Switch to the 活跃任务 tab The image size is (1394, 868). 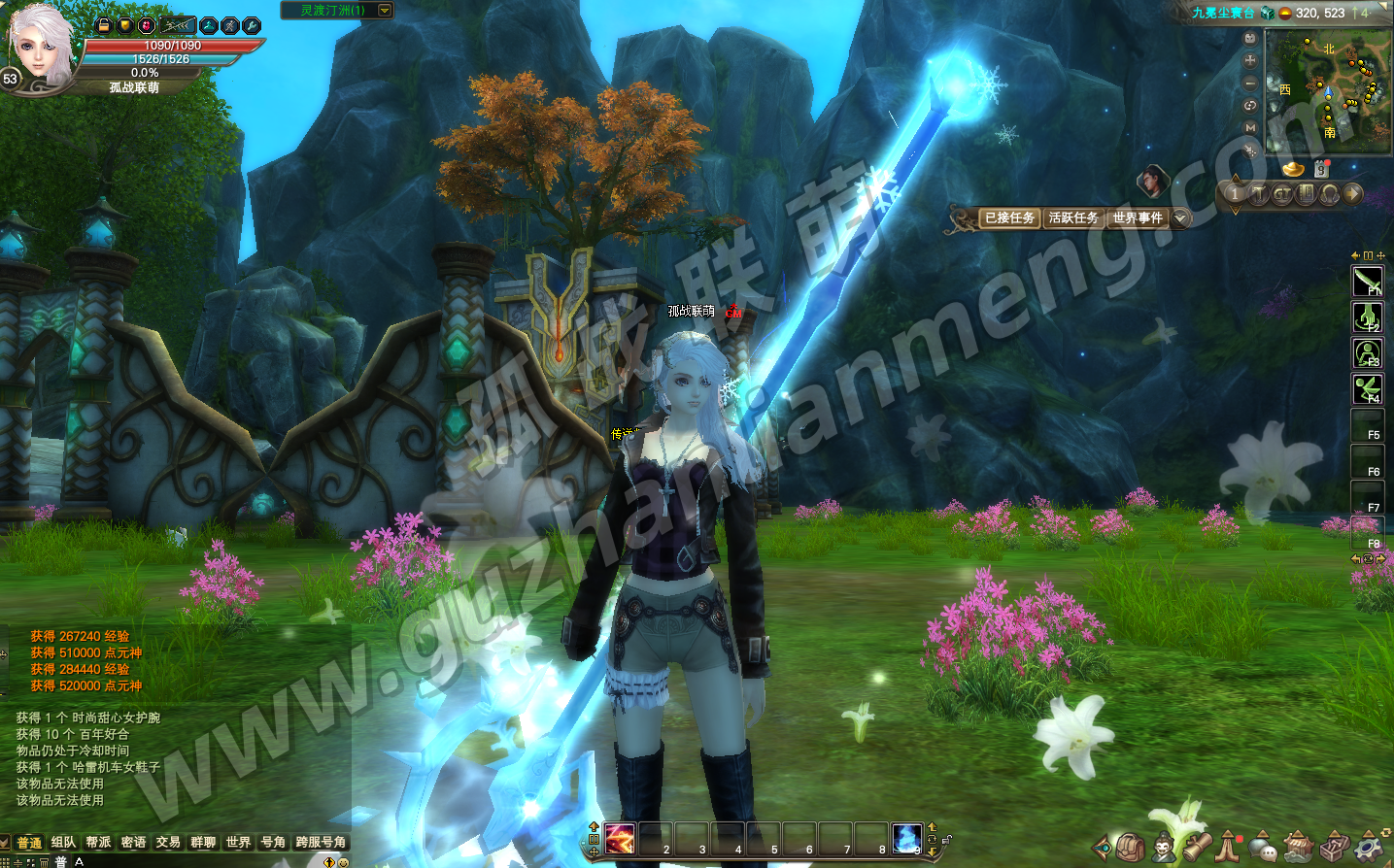[1073, 218]
